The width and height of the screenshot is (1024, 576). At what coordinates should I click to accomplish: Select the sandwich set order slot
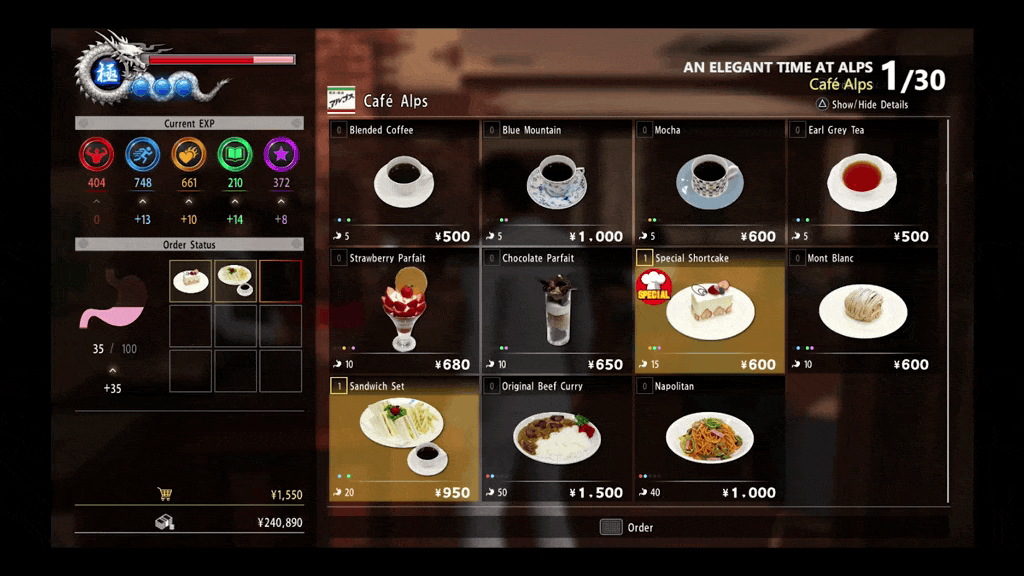236,281
